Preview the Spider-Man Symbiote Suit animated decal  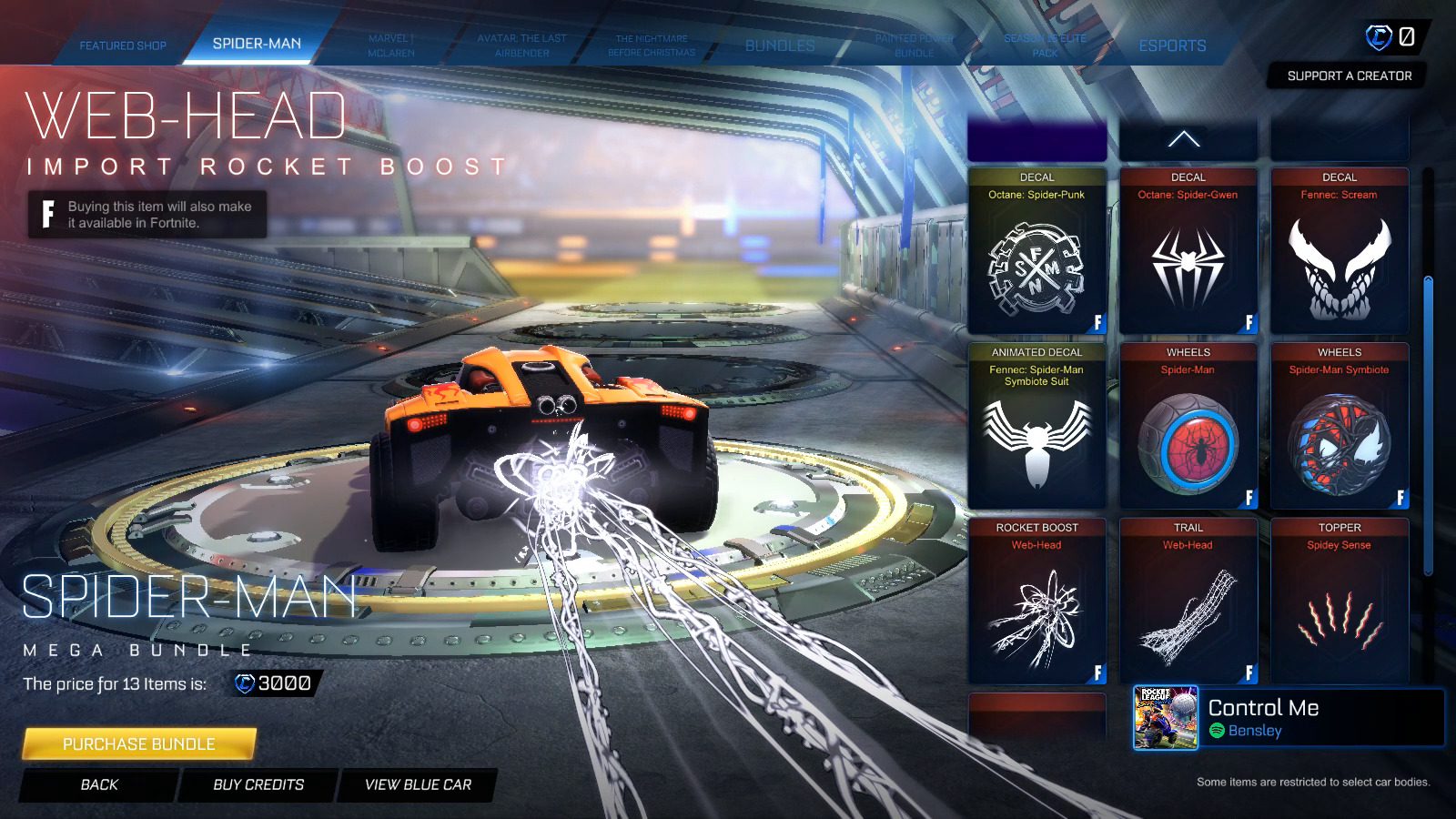(1036, 427)
